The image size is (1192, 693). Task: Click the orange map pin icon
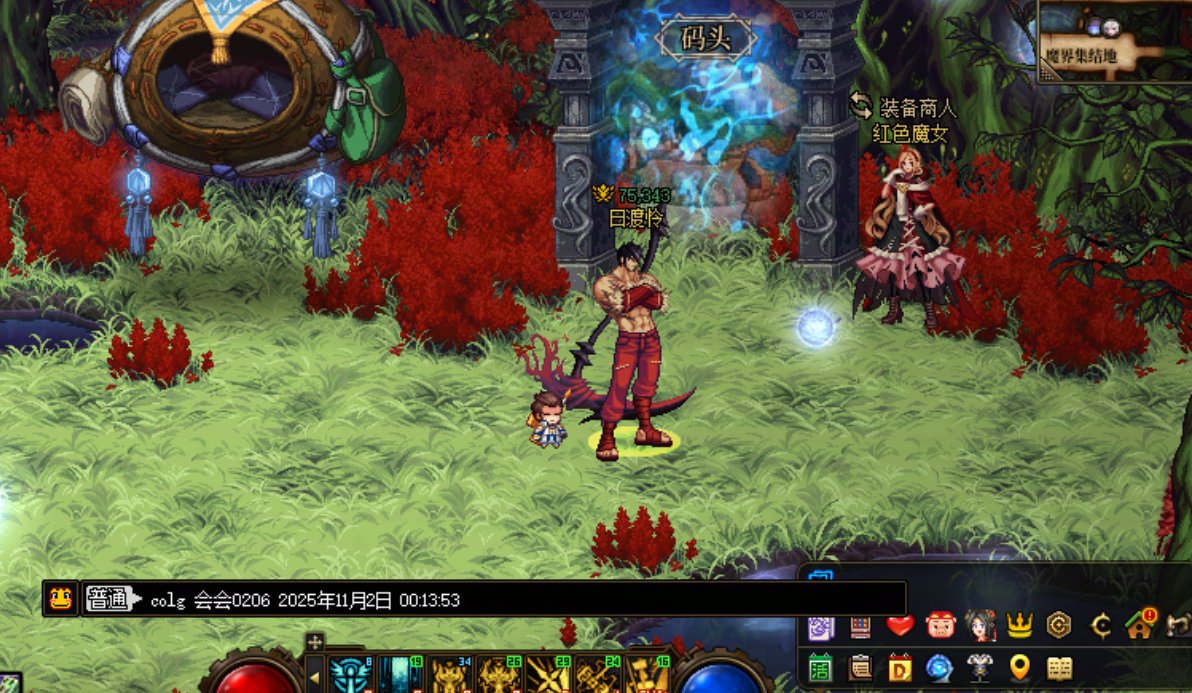pos(1019,667)
